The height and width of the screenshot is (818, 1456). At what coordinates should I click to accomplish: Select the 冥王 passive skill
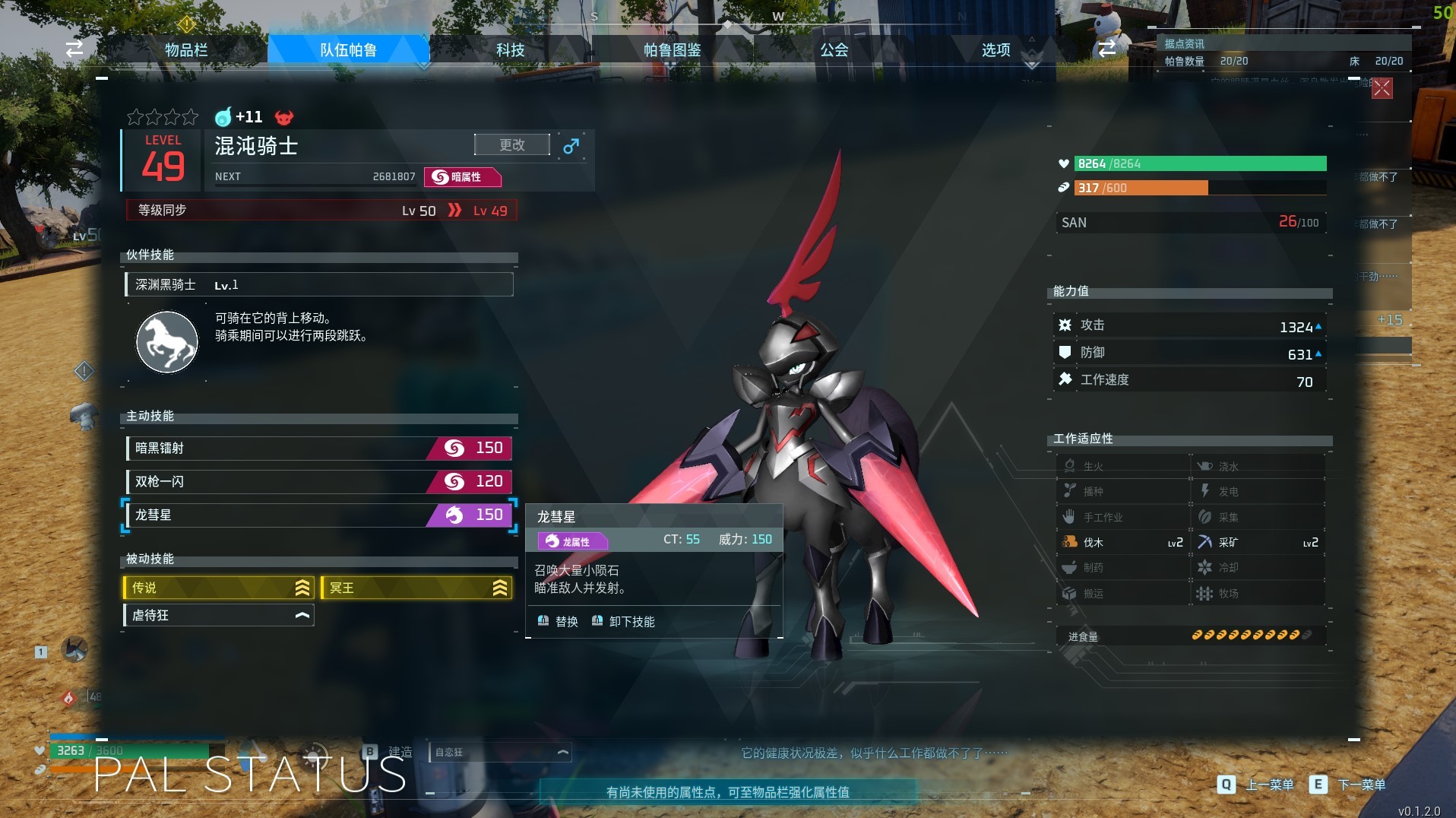click(x=416, y=588)
